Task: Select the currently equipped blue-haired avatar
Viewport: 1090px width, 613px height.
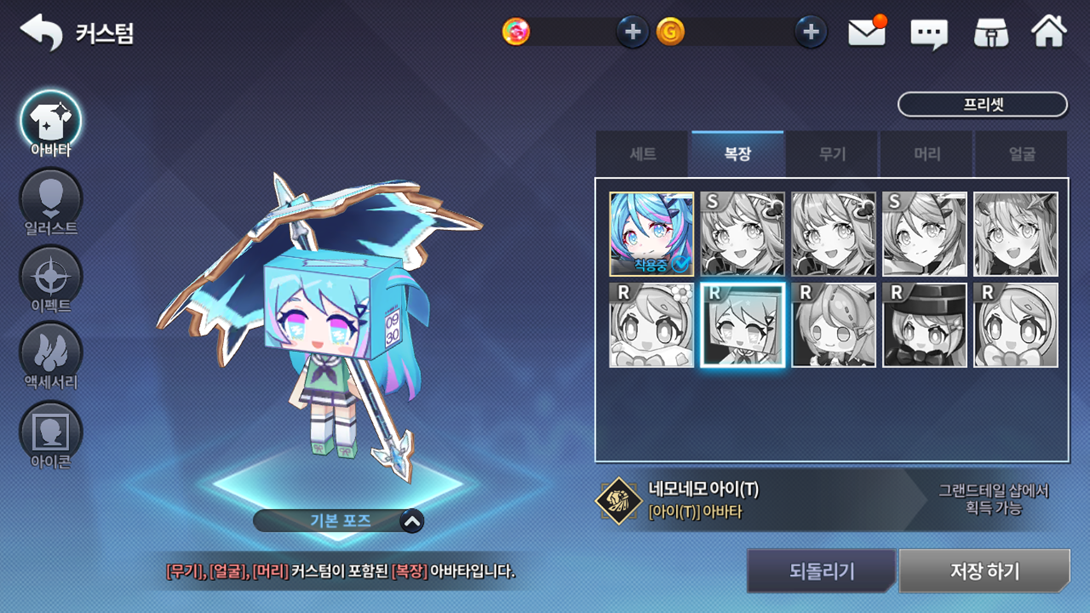Action: pyautogui.click(x=651, y=234)
